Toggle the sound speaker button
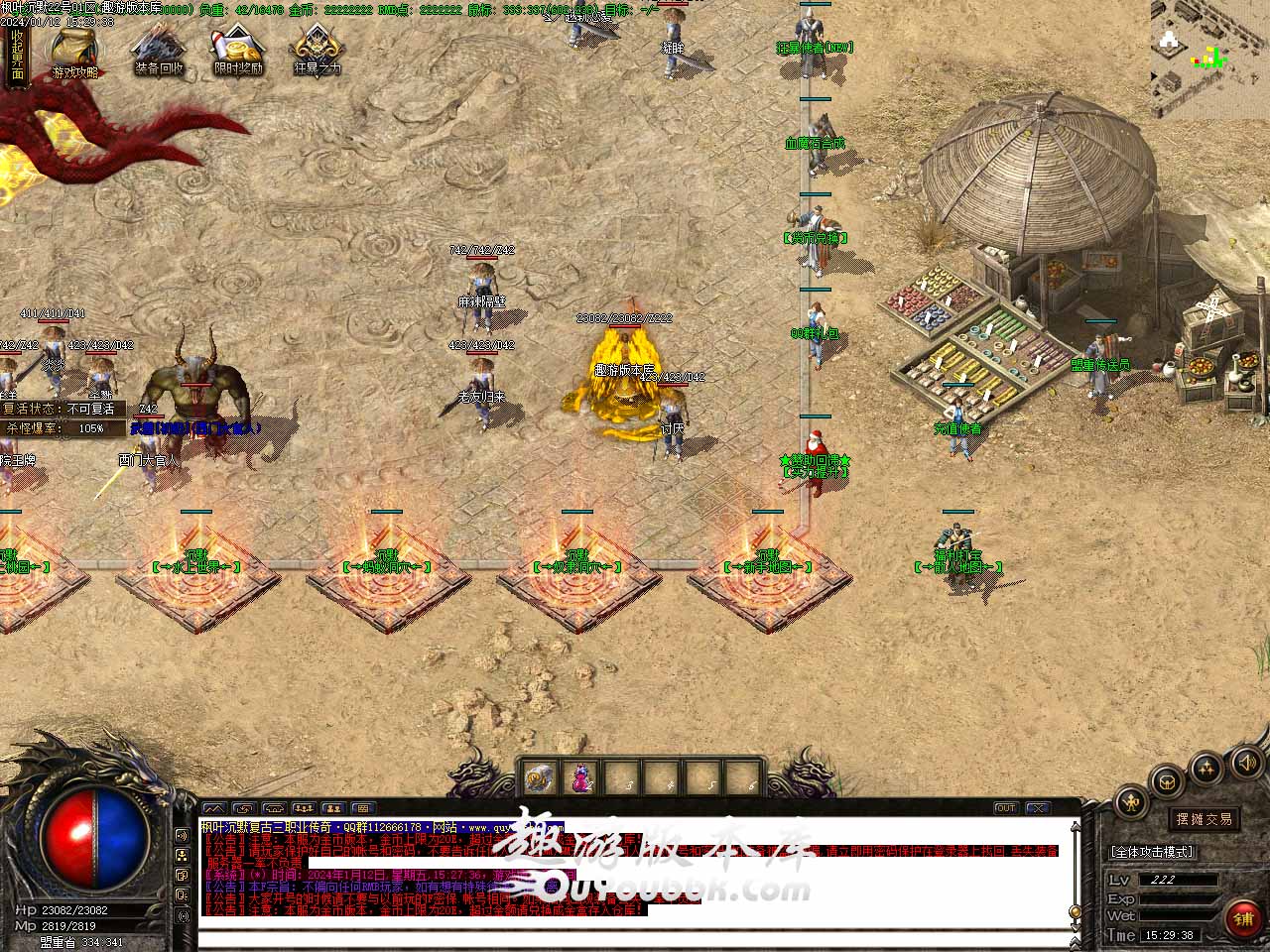This screenshot has height=952, width=1270. pyautogui.click(x=1245, y=763)
